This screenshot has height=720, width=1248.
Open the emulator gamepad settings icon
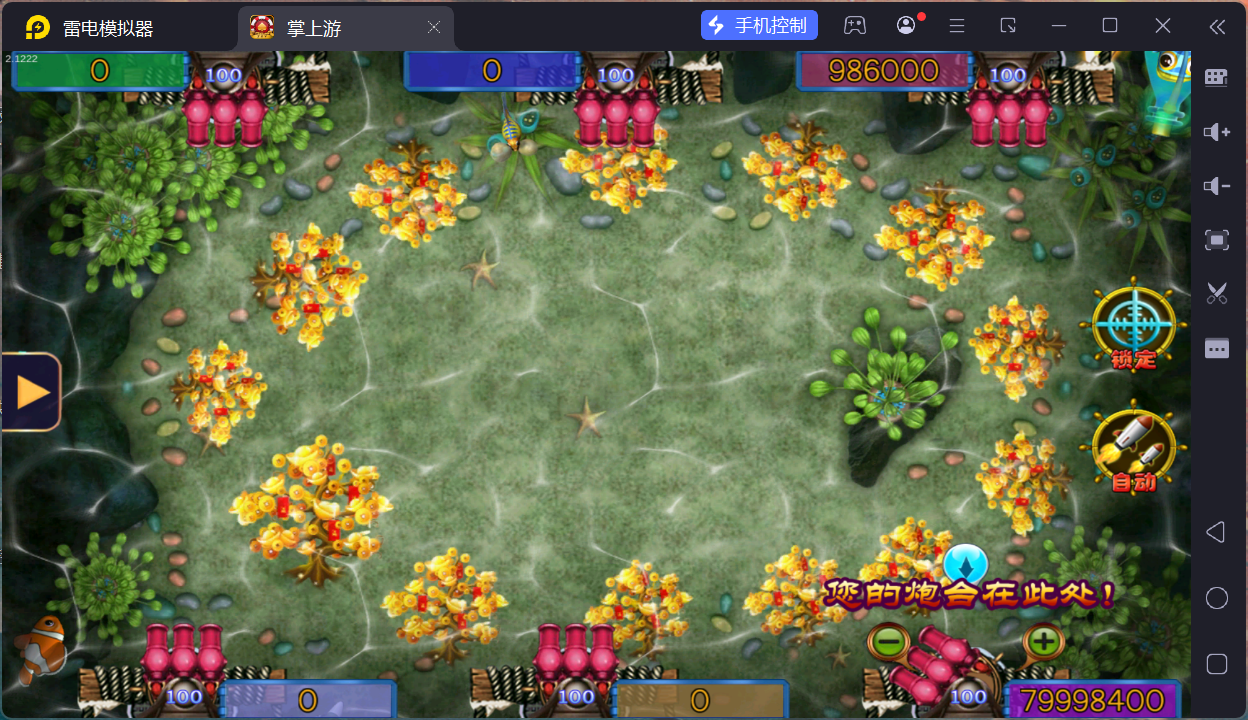(855, 26)
